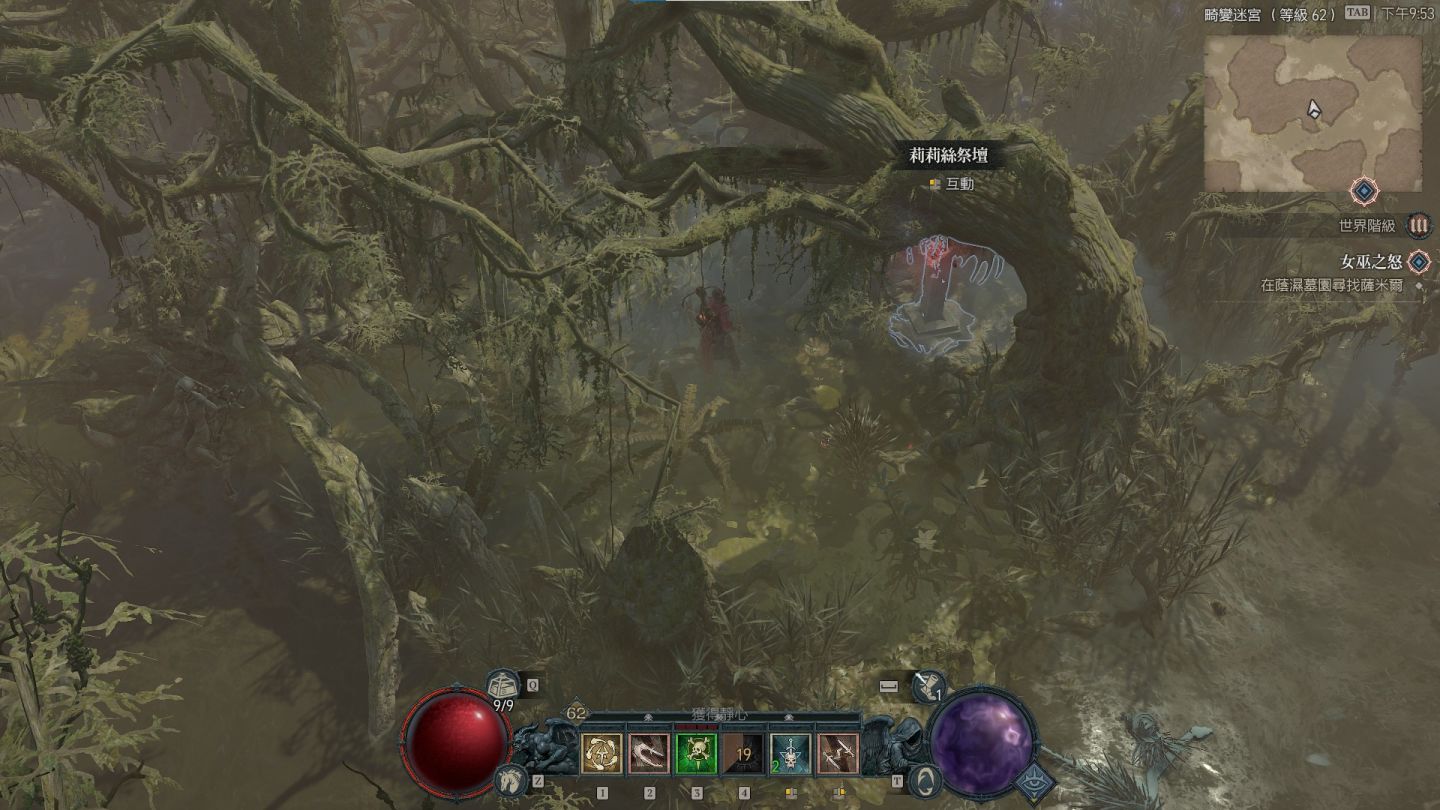Select the 女巫之怒 quest tracker entry

1368,262
